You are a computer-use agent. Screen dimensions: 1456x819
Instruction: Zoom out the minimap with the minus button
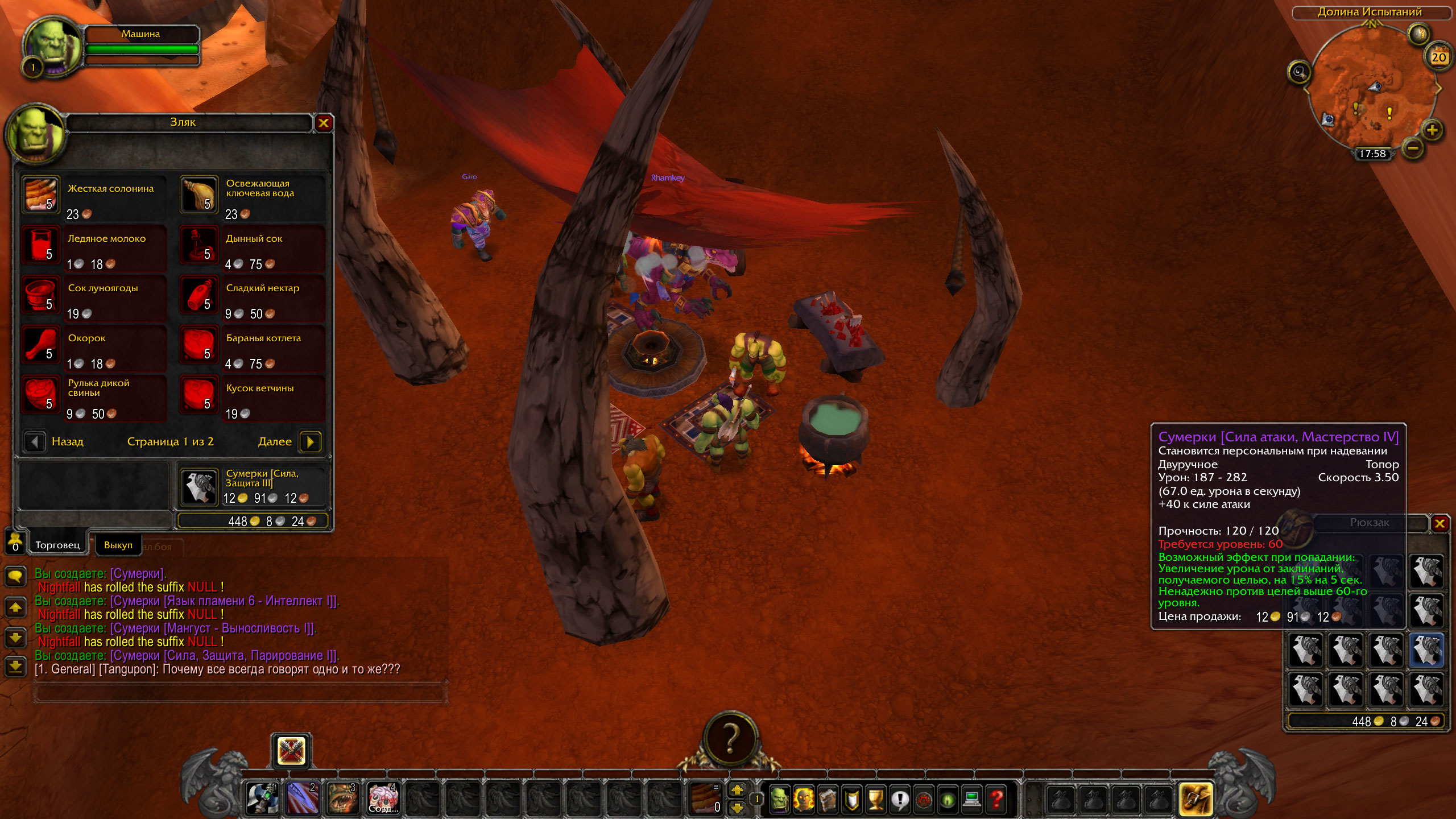pyautogui.click(x=1413, y=149)
